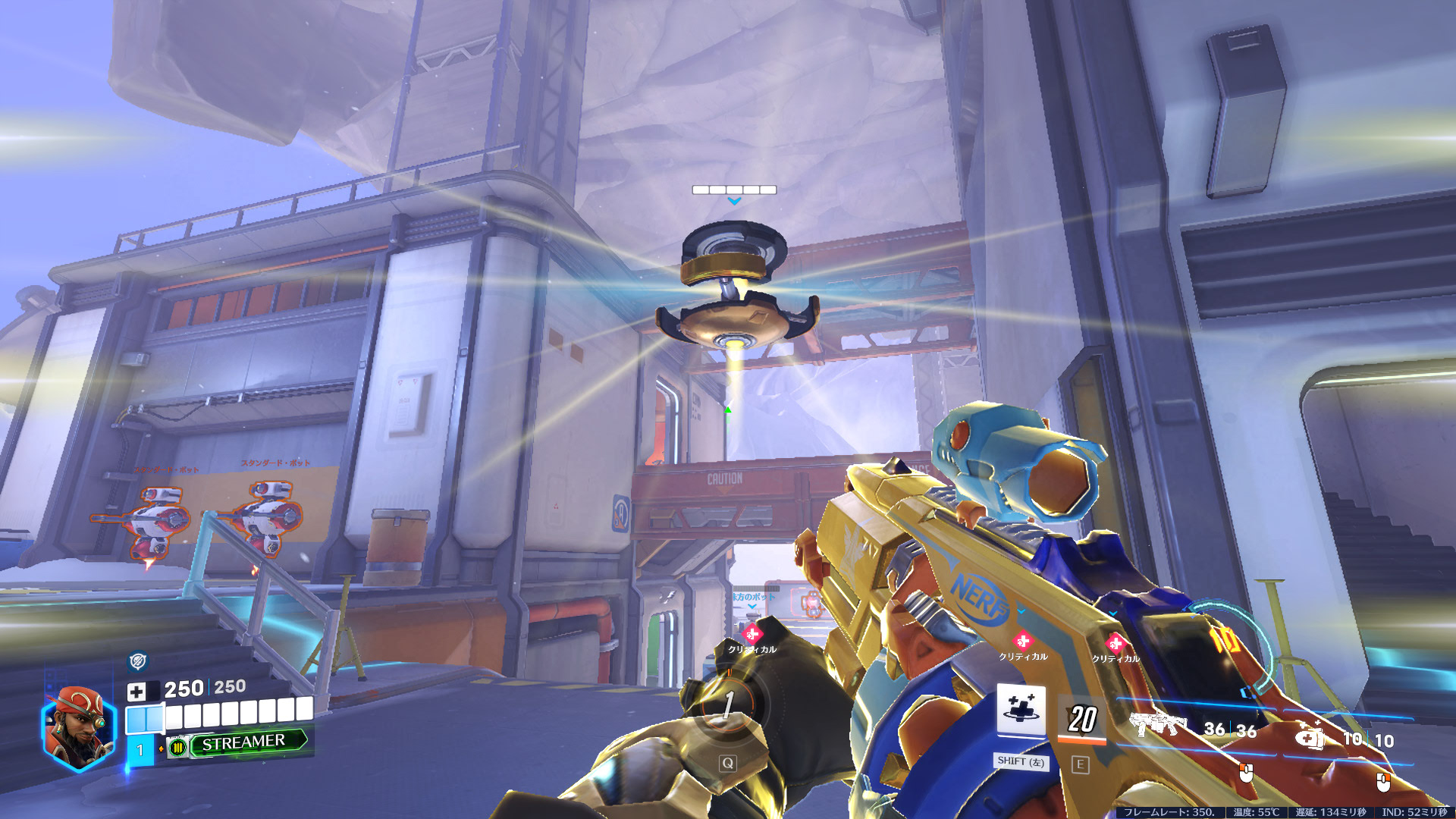Click the ultimate charge meter

tap(727, 705)
